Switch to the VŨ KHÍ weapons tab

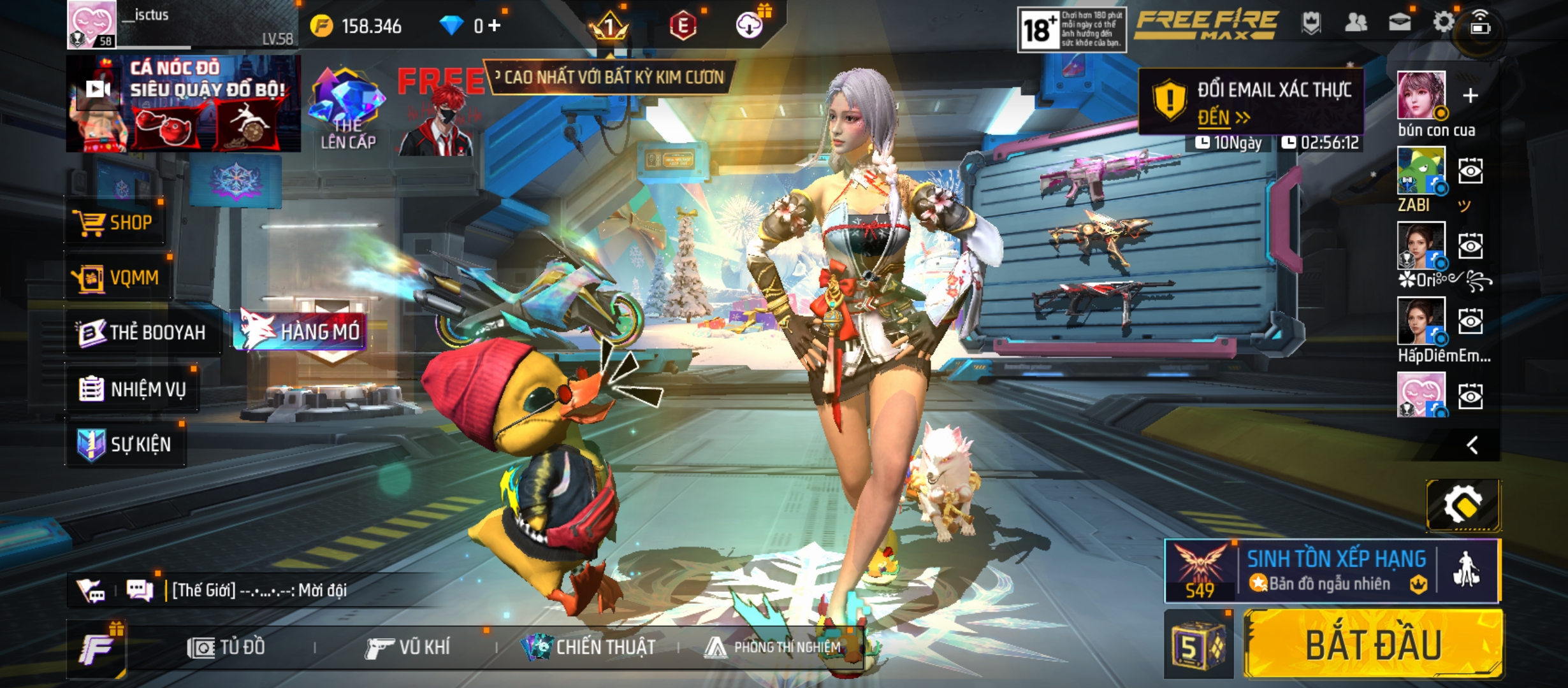click(x=407, y=647)
